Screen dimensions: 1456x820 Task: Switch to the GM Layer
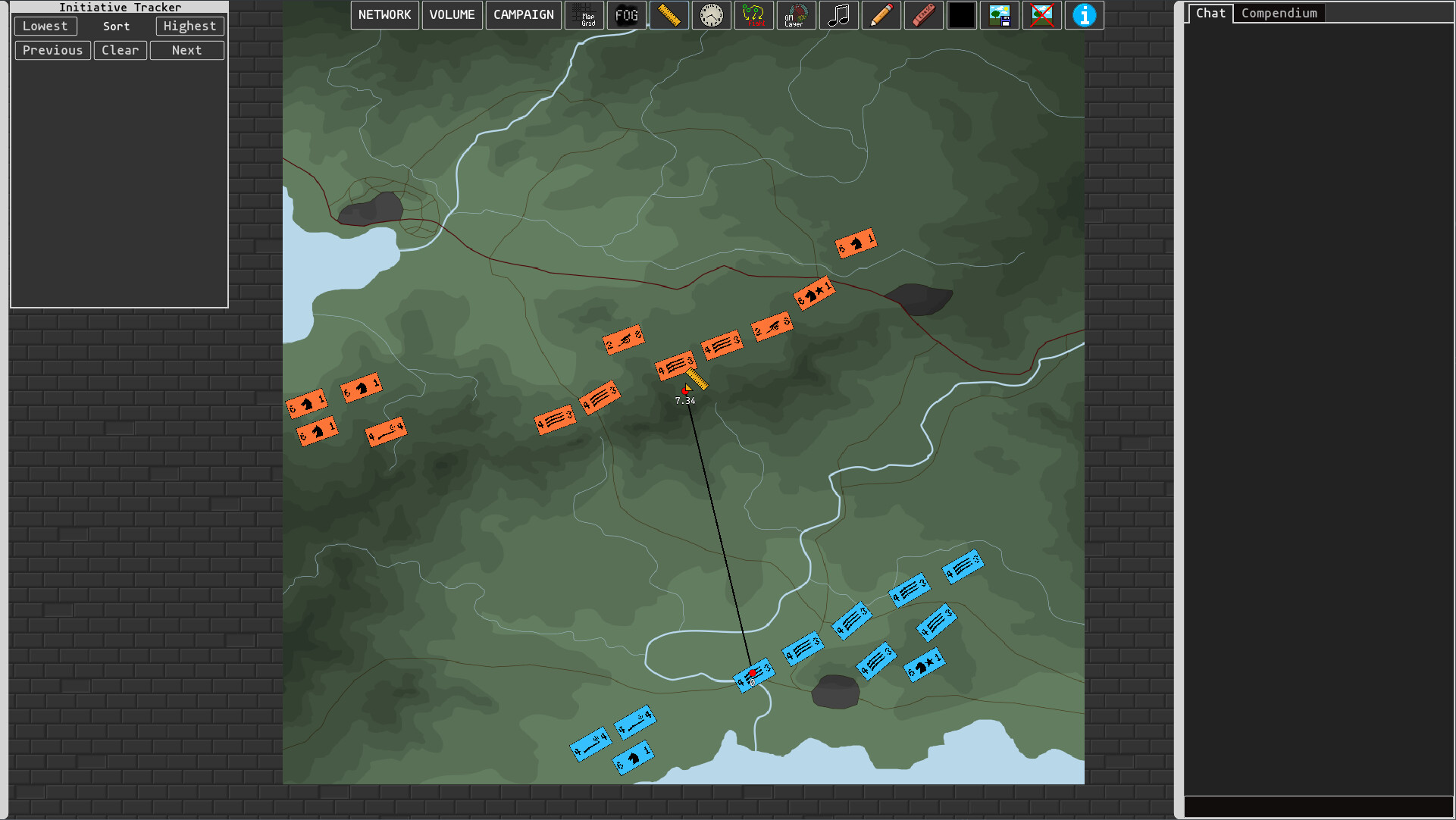point(797,15)
